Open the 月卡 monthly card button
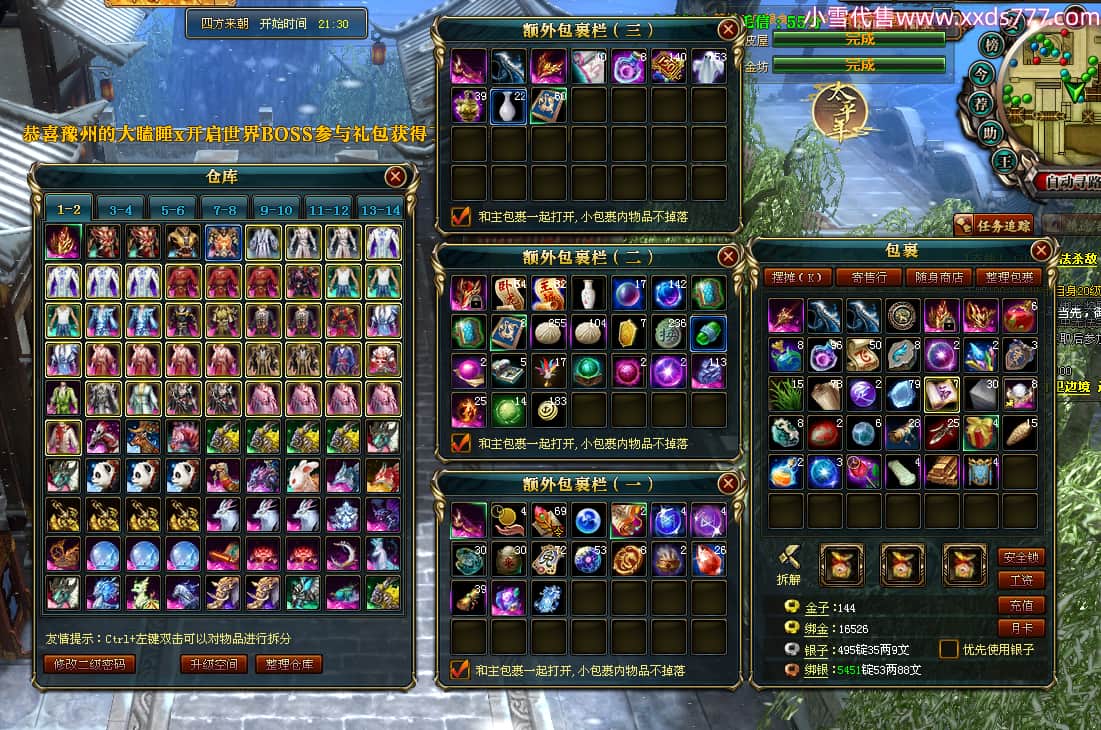This screenshot has height=730, width=1101. [1021, 629]
